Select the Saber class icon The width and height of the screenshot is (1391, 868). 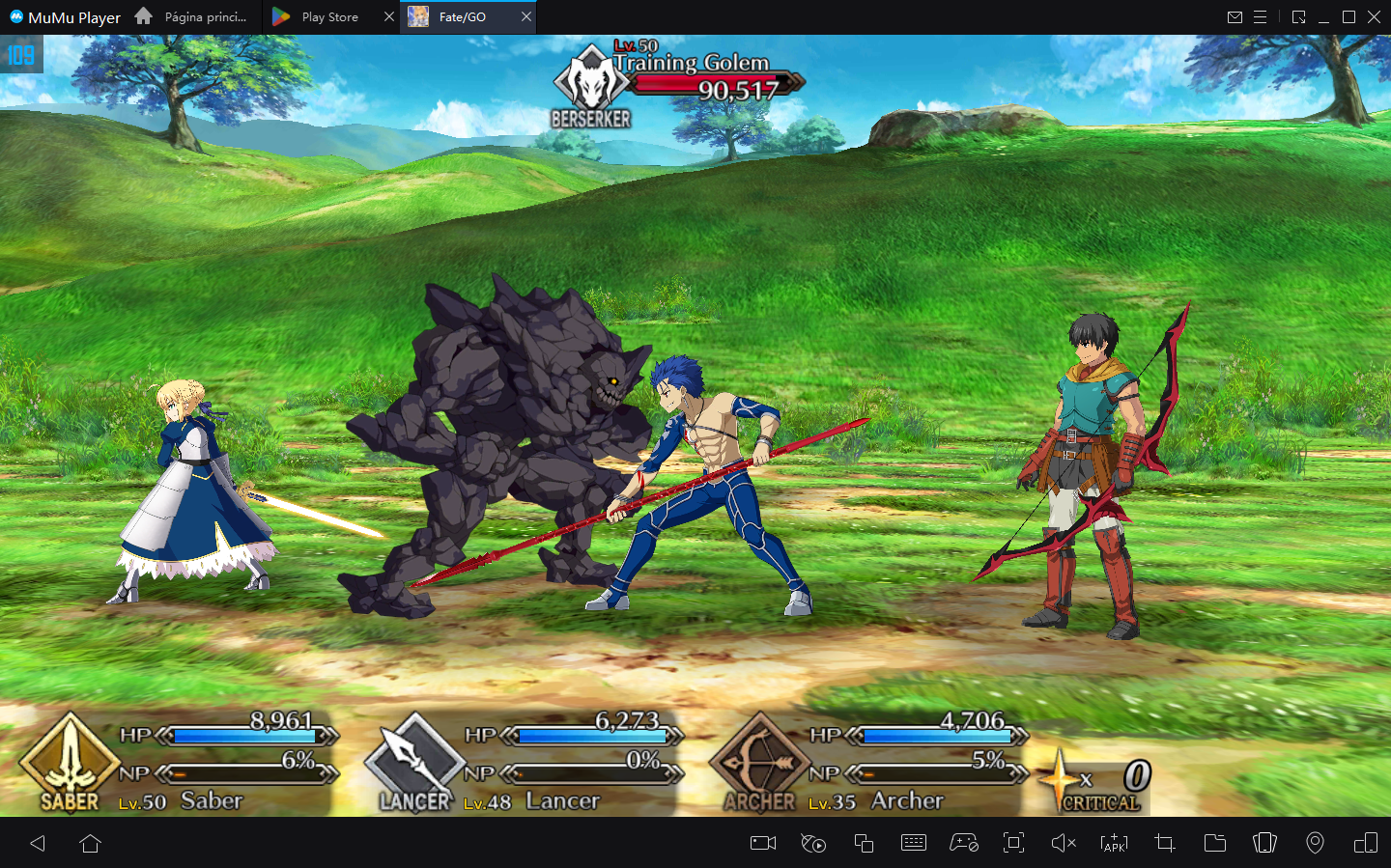pyautogui.click(x=69, y=762)
